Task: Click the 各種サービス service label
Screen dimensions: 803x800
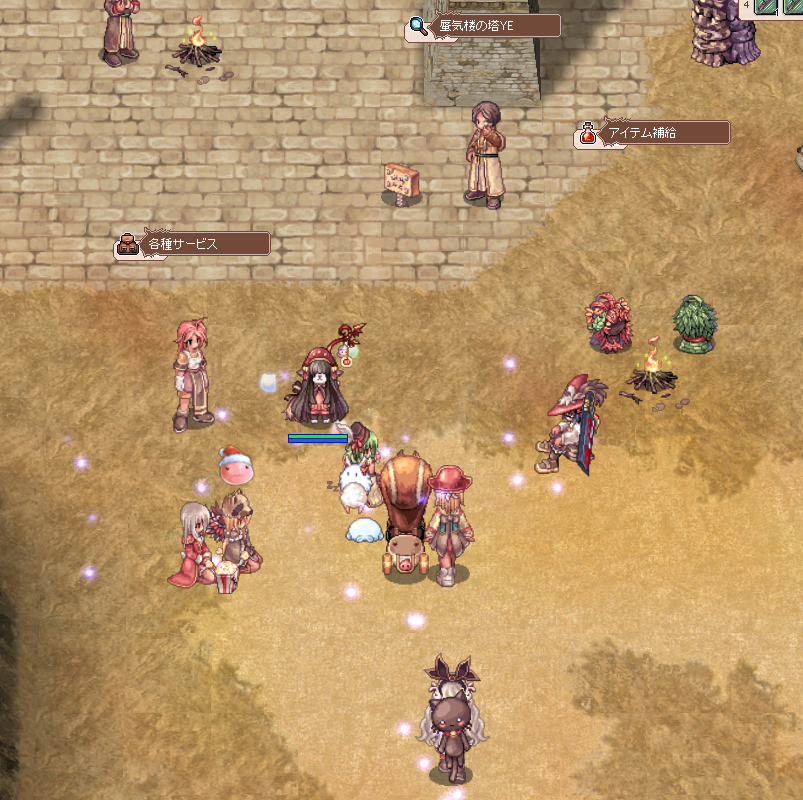Action: (x=192, y=244)
